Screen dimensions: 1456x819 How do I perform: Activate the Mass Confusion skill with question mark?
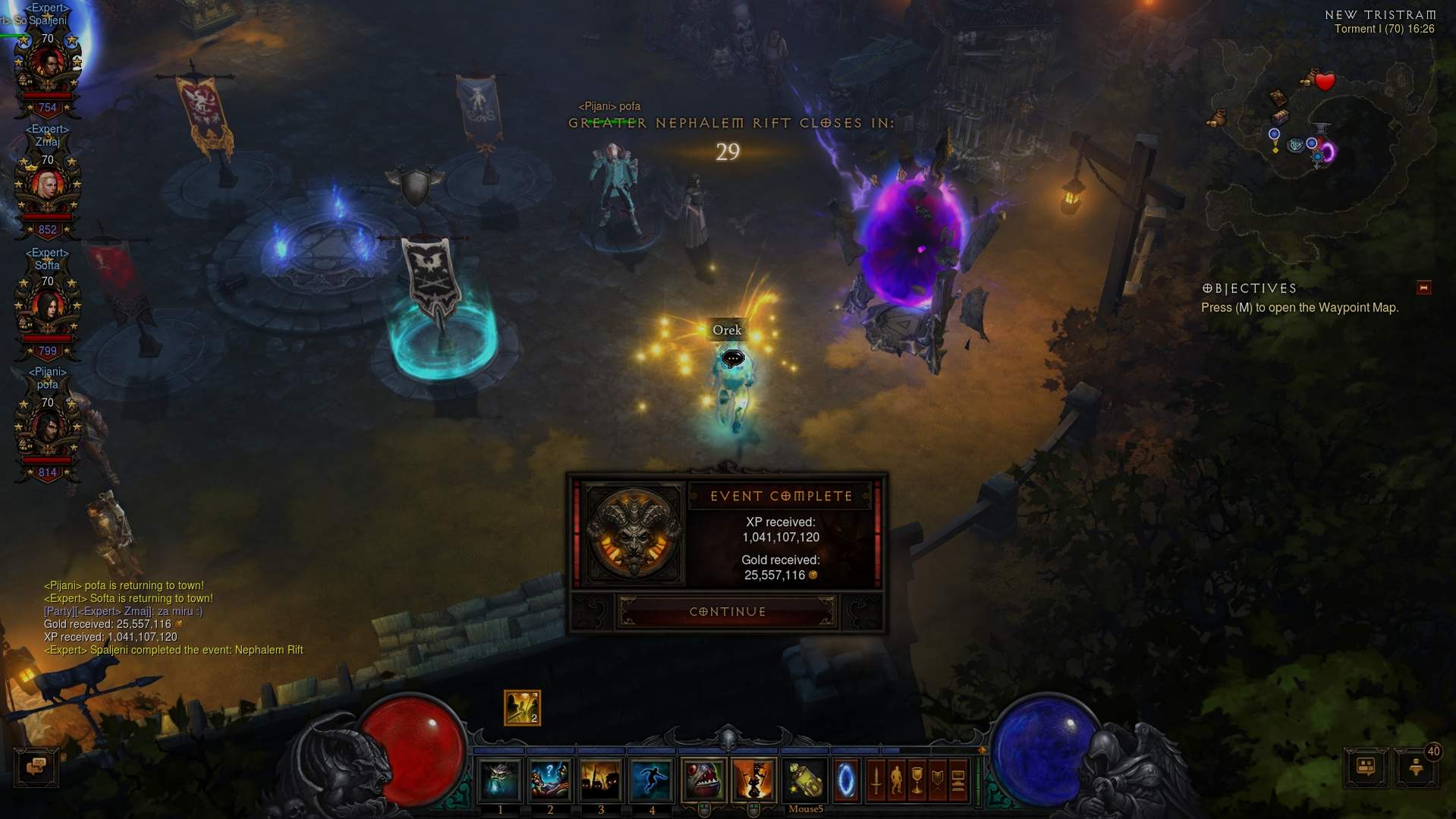(549, 780)
